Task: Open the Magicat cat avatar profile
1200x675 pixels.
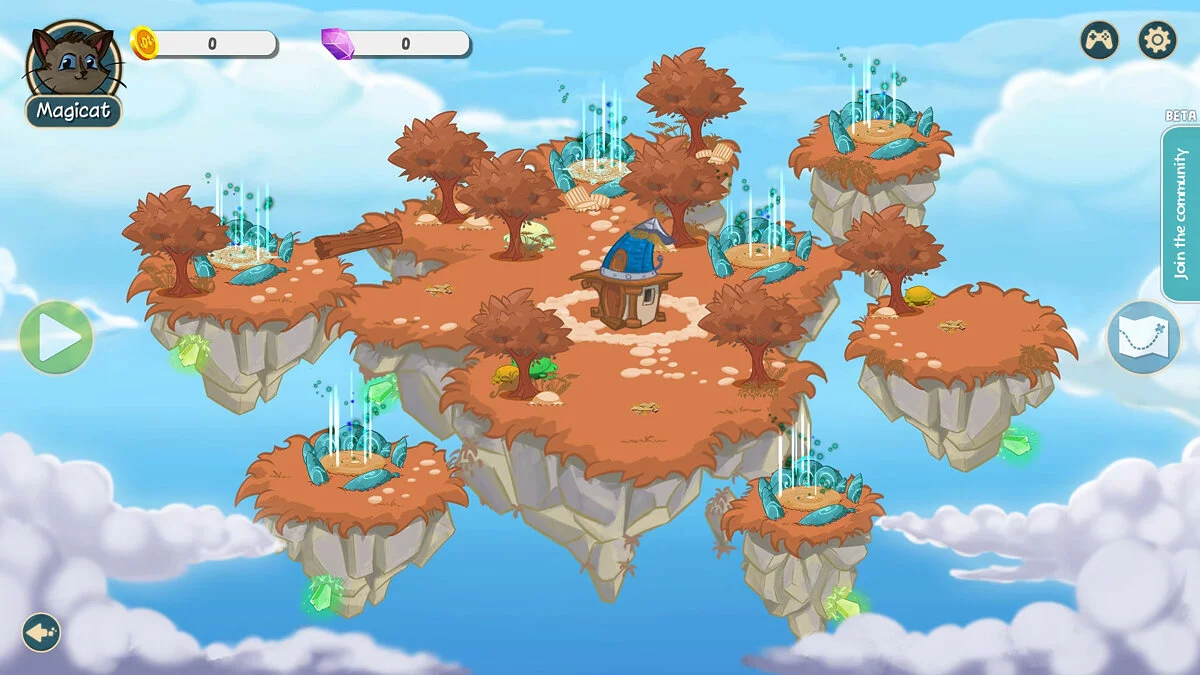Action: (72, 66)
